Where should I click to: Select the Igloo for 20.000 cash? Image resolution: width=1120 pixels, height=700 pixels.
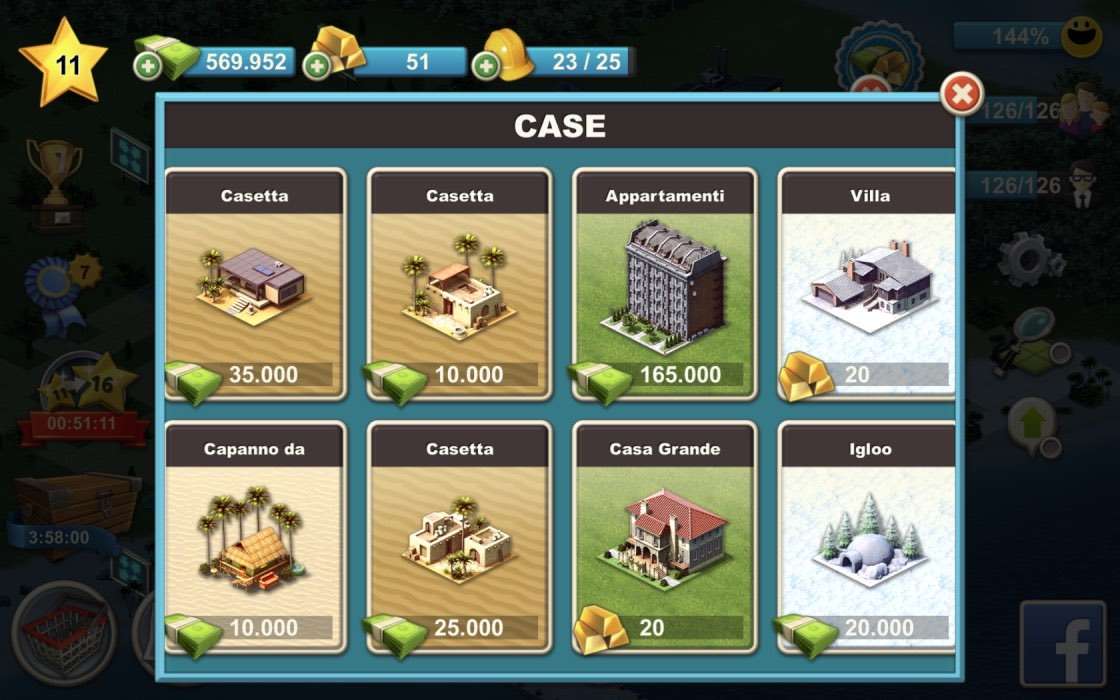[x=866, y=537]
